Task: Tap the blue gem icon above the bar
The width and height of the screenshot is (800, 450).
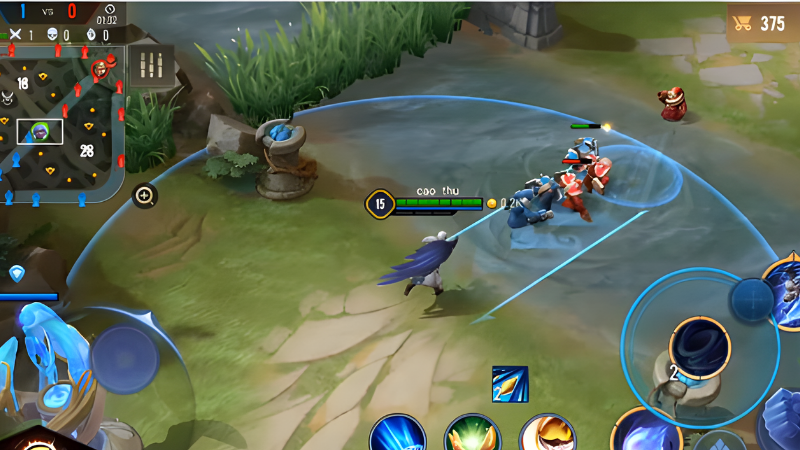Action: pyautogui.click(x=17, y=273)
